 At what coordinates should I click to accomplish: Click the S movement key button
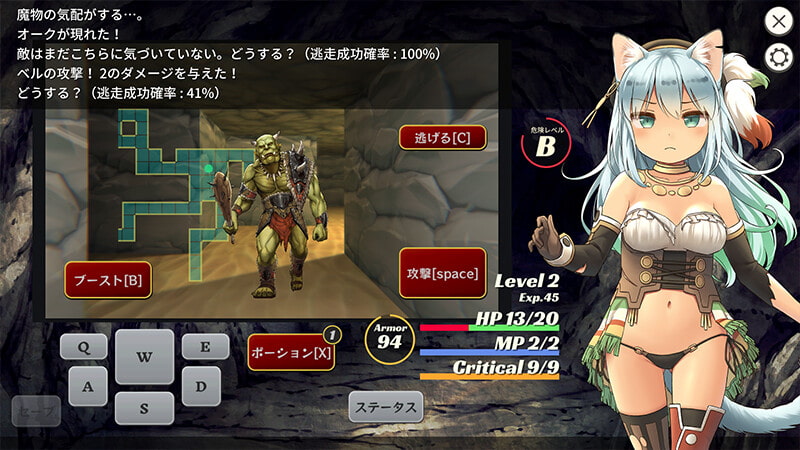[143, 408]
